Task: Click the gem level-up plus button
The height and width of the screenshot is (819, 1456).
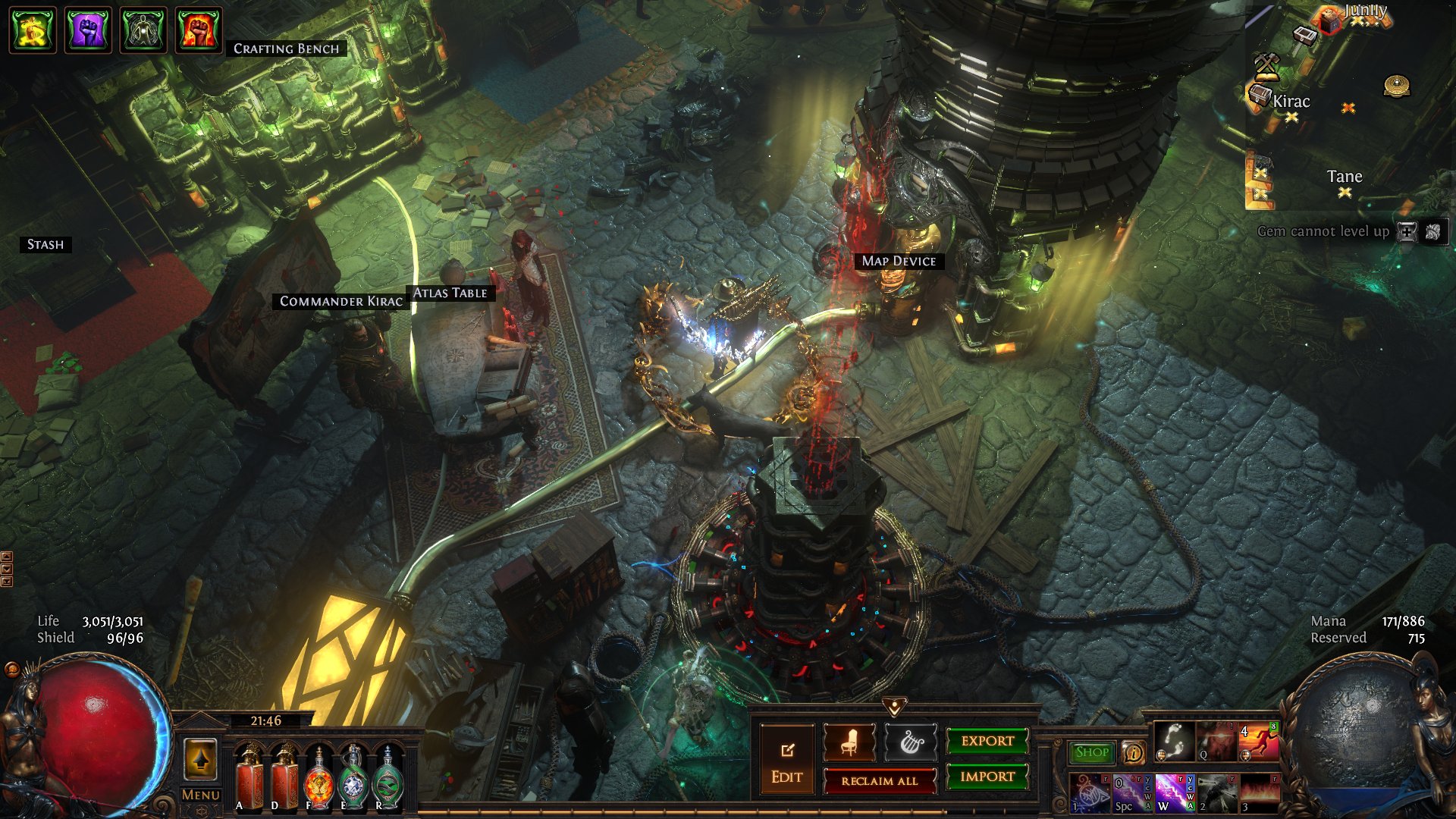Action: tap(1407, 232)
